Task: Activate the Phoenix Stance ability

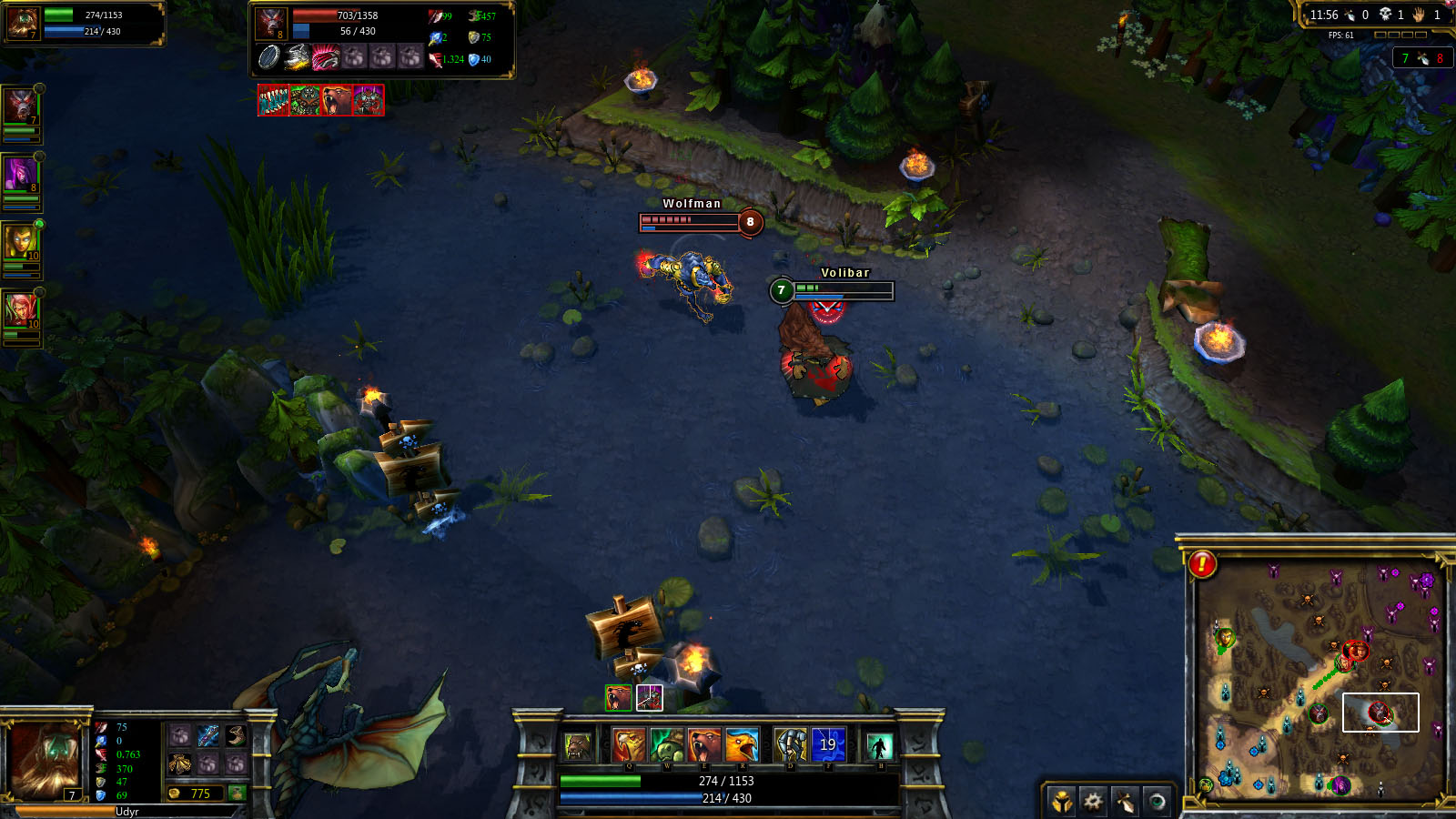Action: click(742, 745)
